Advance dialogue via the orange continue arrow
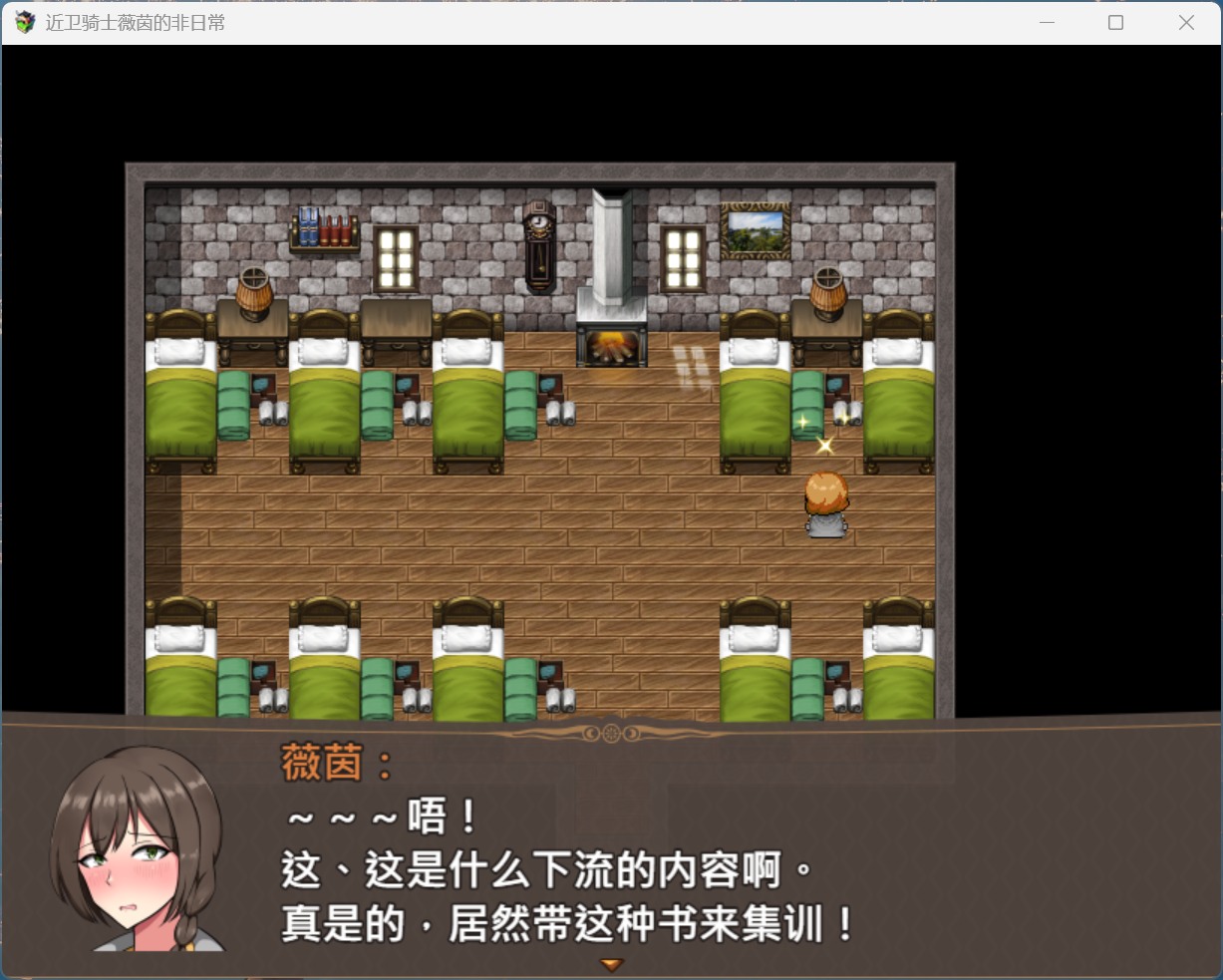This screenshot has width=1223, height=980. (611, 964)
